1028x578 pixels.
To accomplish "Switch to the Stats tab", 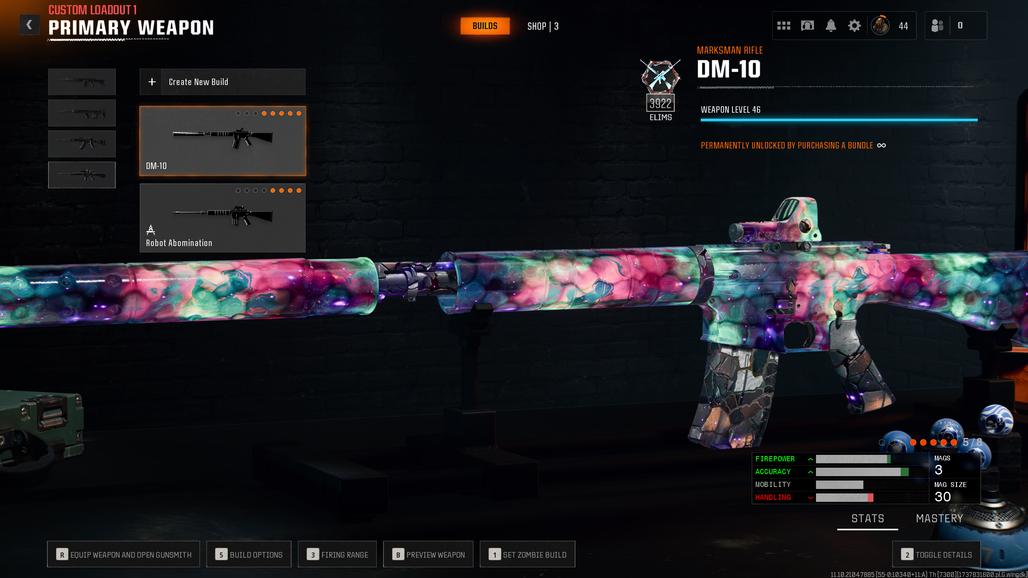I will (x=867, y=518).
